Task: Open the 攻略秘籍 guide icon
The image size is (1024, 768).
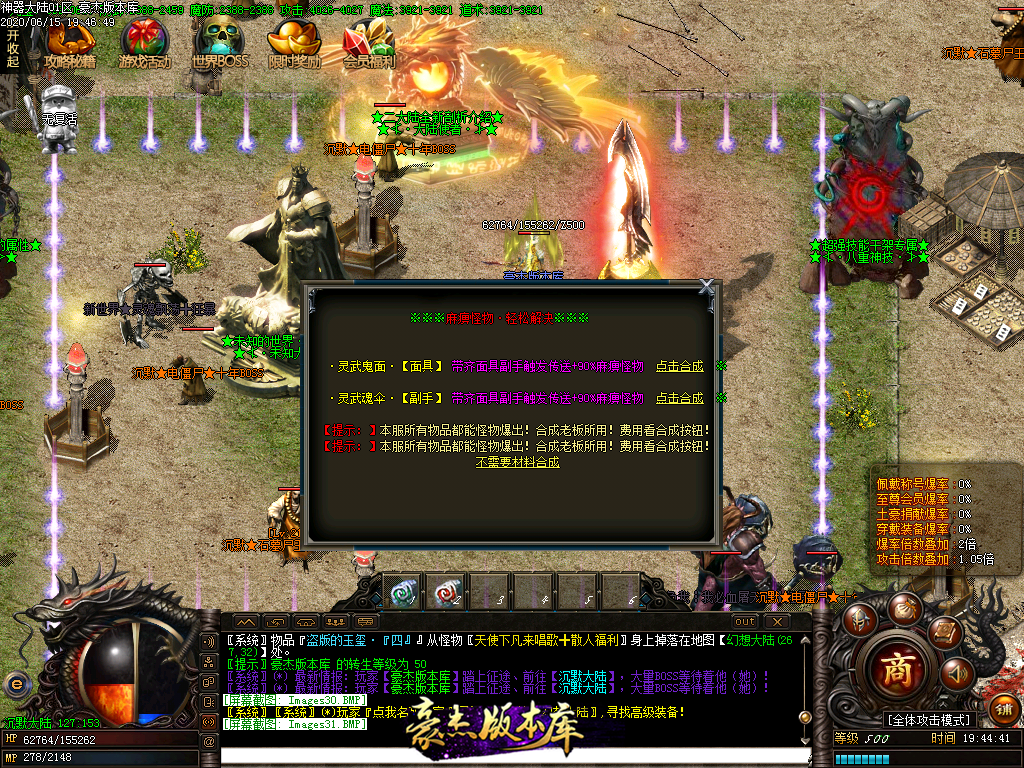Action: 70,44
